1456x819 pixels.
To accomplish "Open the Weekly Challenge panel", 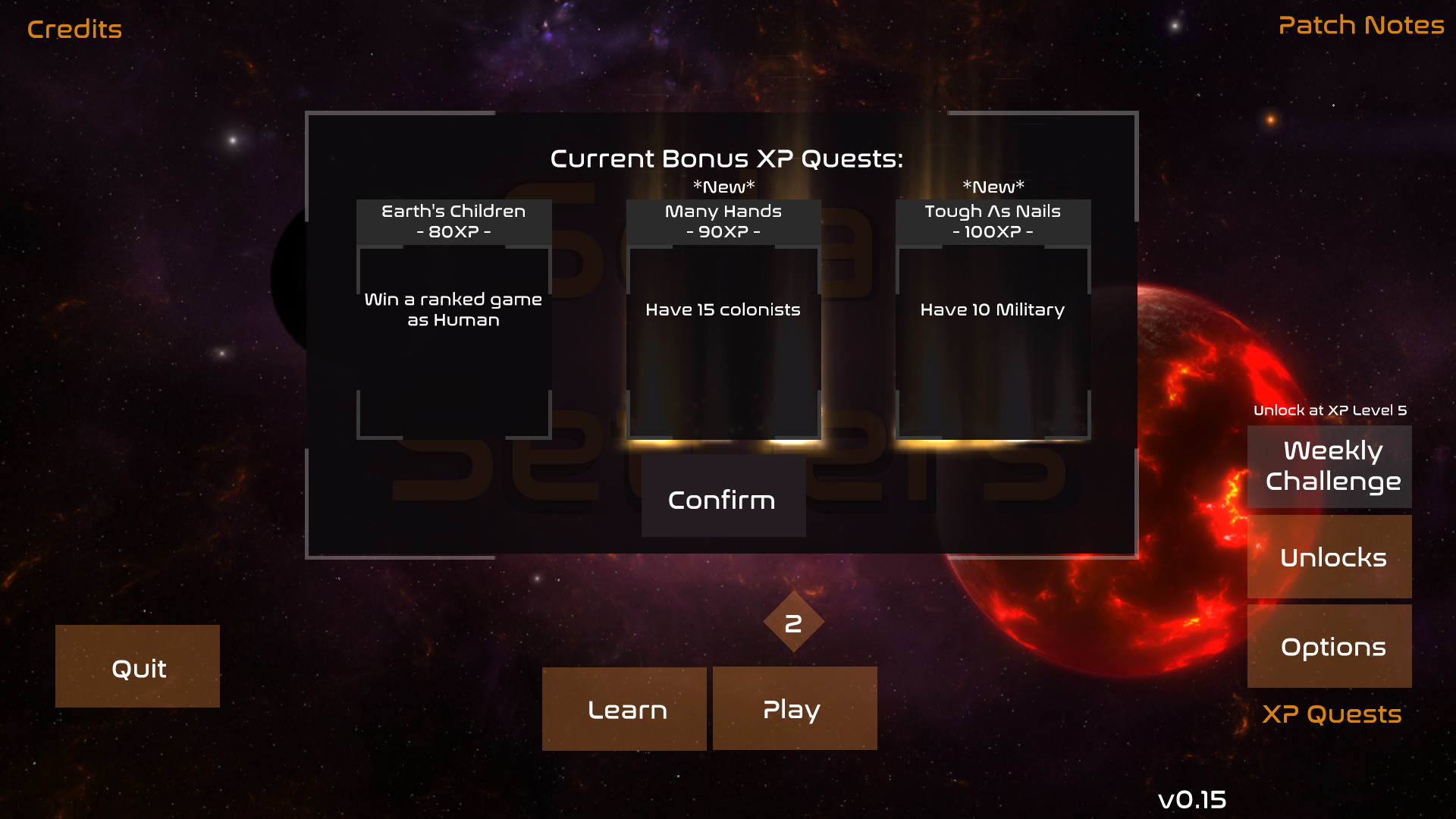I will (x=1329, y=466).
